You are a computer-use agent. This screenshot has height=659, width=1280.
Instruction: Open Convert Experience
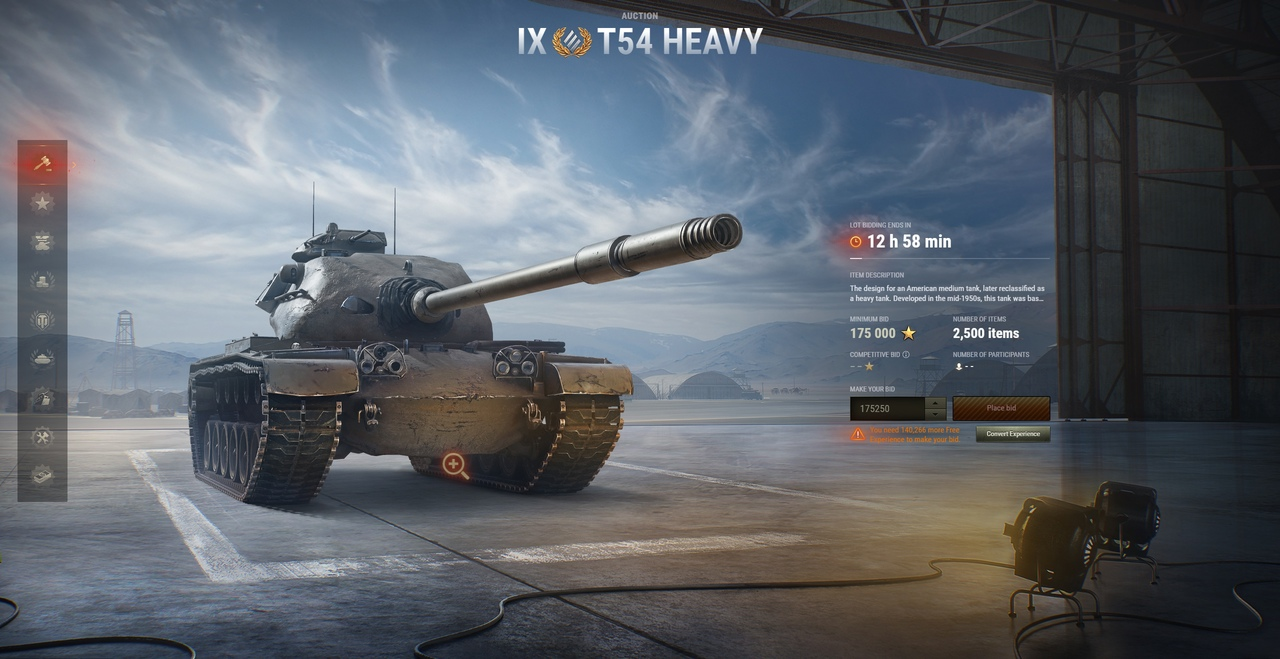[x=1012, y=434]
